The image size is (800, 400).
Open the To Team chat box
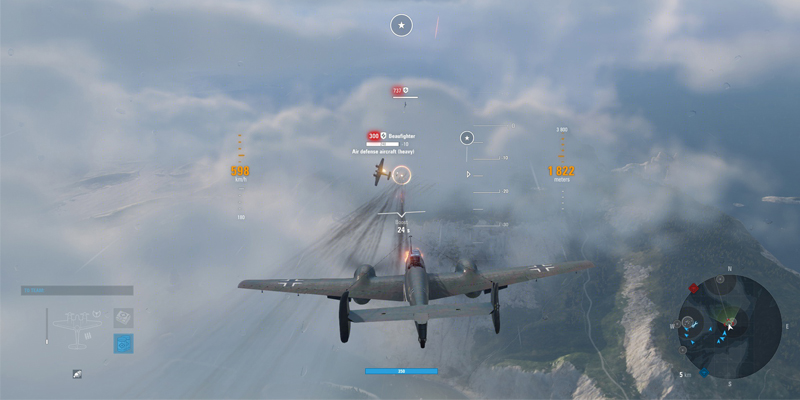point(77,291)
